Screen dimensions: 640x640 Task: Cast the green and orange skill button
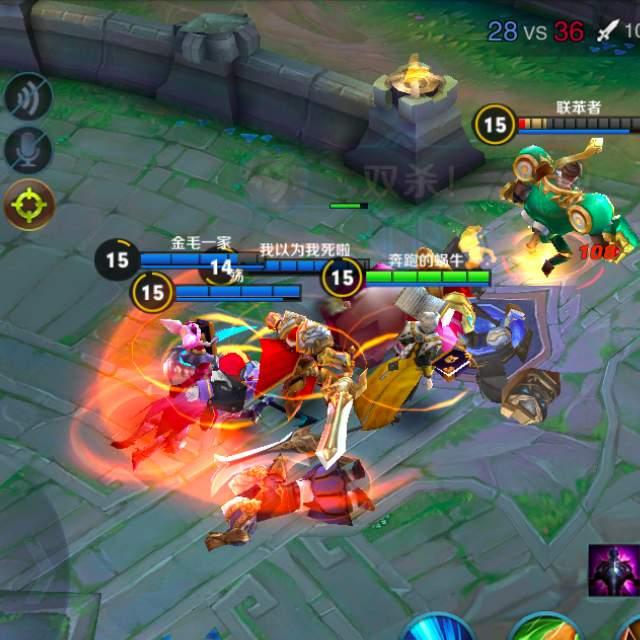click(545, 627)
